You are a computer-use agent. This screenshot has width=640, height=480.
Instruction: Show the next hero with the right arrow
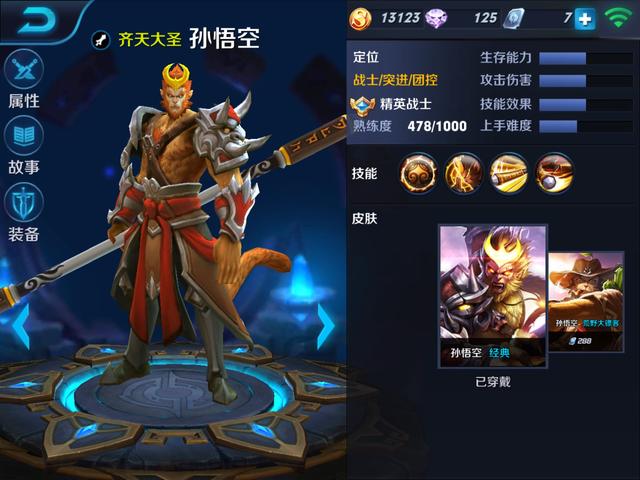(325, 325)
